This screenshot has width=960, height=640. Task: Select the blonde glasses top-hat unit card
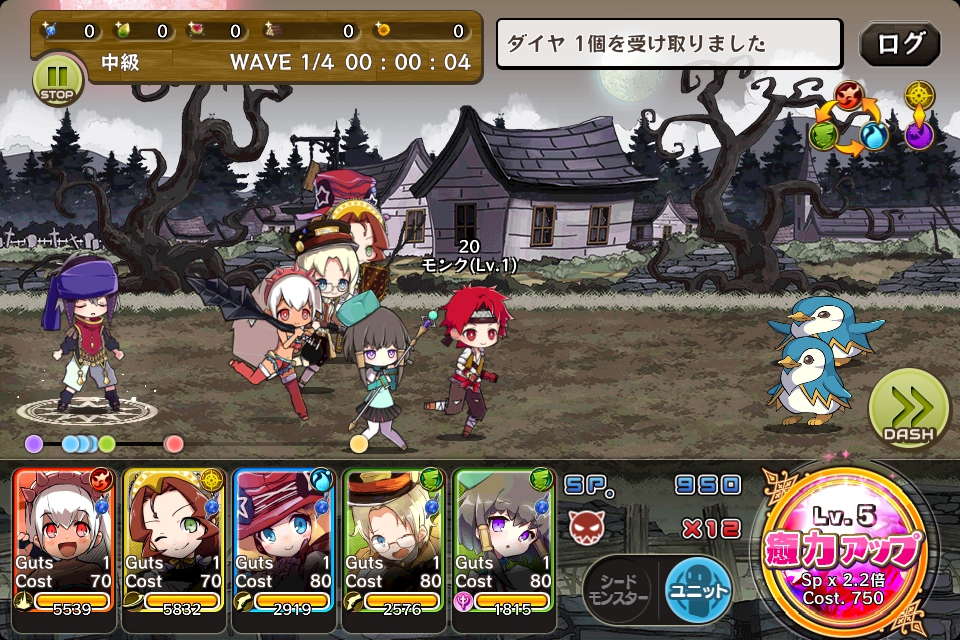point(394,542)
